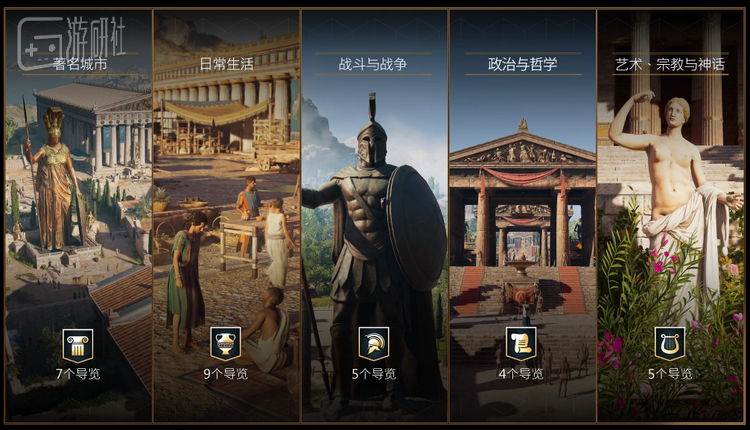
Task: Click the Spartan helmet icon above 5个导览
Action: click(x=374, y=343)
